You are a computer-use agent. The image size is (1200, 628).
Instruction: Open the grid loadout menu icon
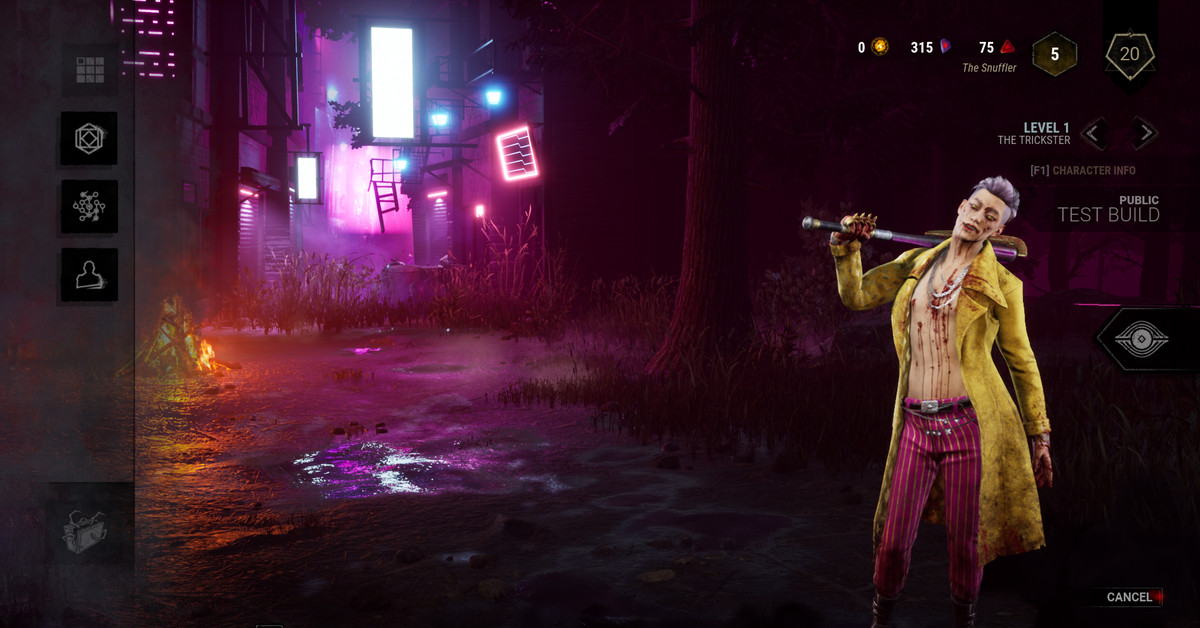coord(90,69)
